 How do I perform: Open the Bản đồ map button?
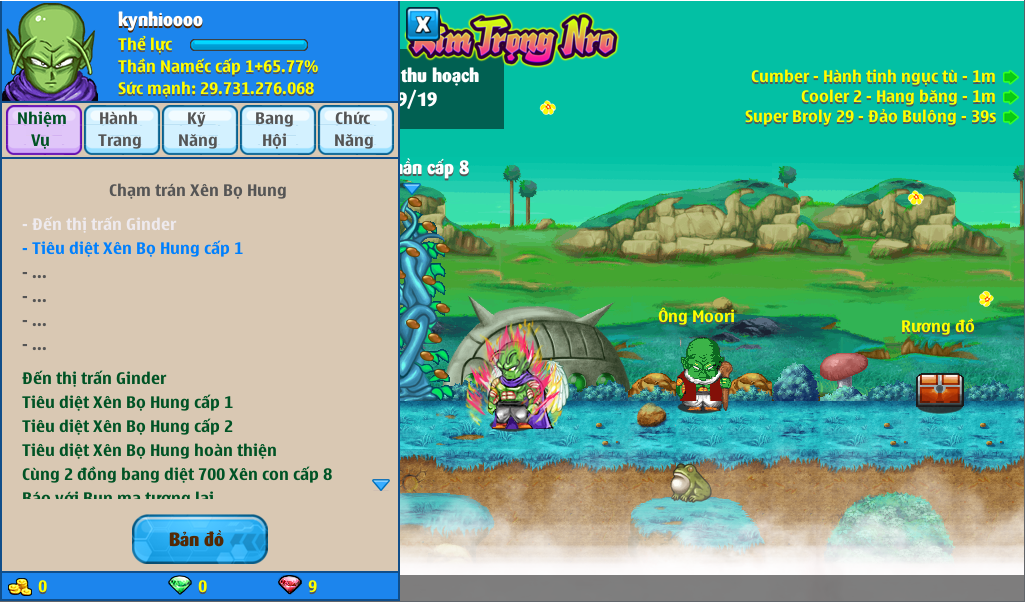199,540
